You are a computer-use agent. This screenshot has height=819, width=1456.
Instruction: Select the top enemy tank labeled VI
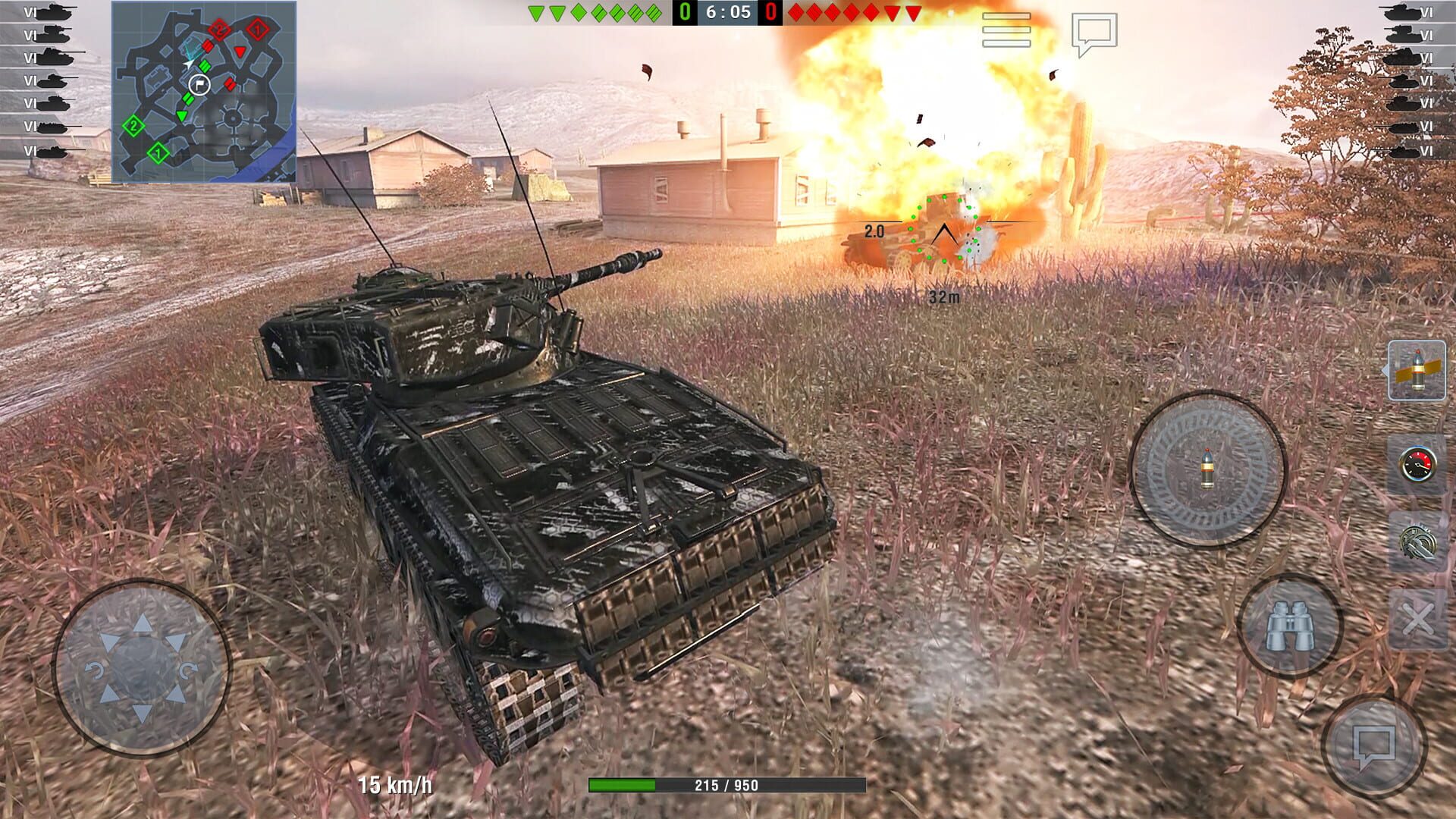point(1407,11)
